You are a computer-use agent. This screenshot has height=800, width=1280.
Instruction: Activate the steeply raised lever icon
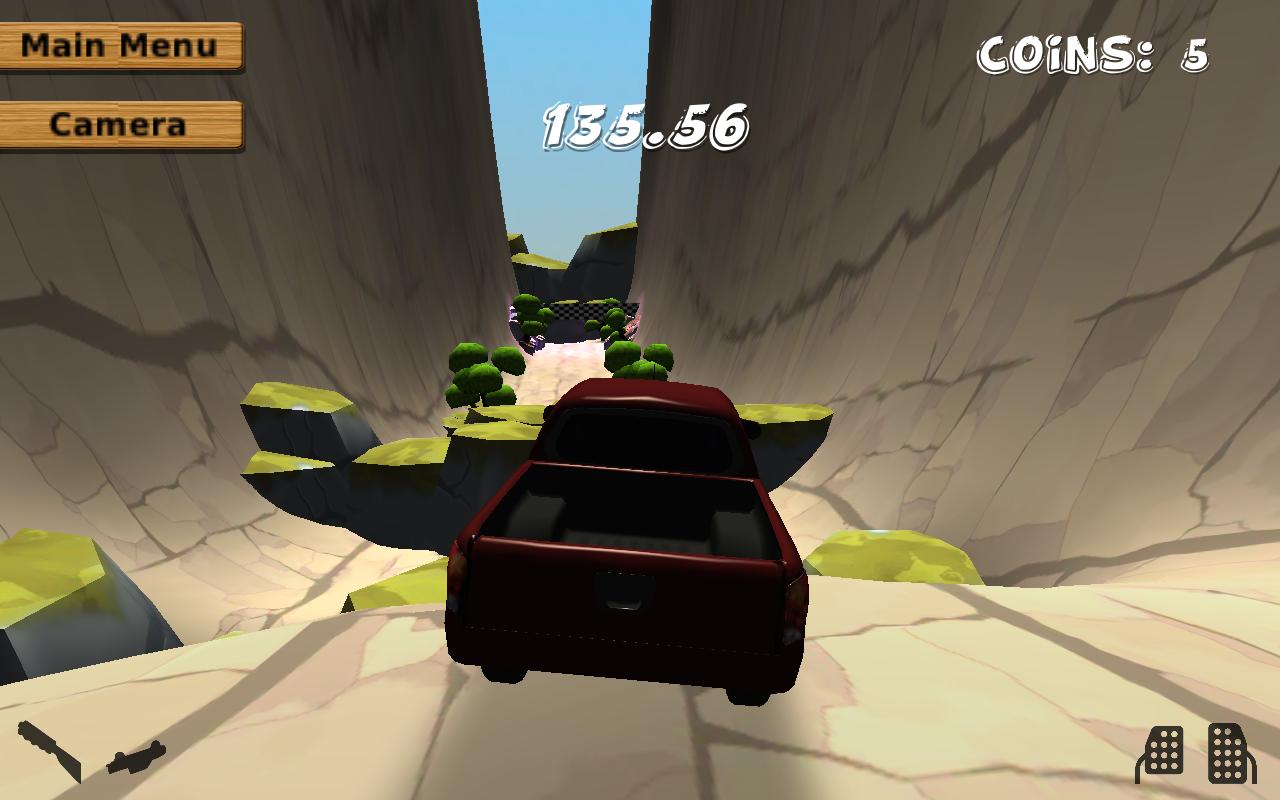pos(49,750)
